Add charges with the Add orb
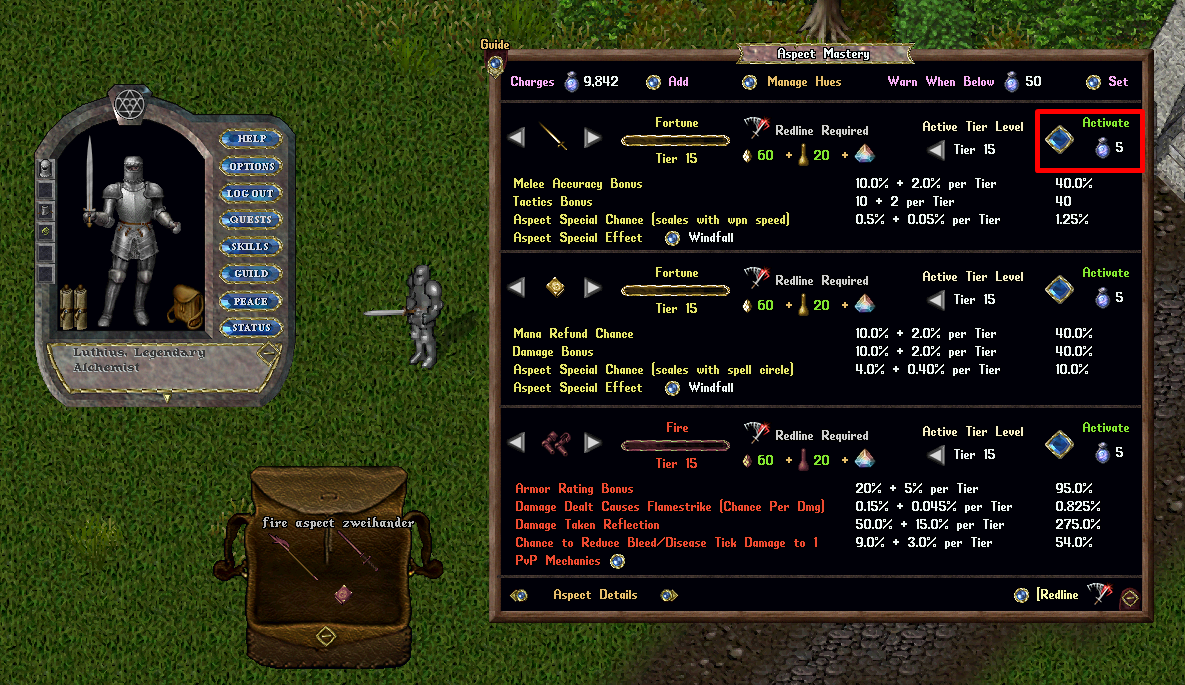1185x685 pixels. tap(653, 82)
